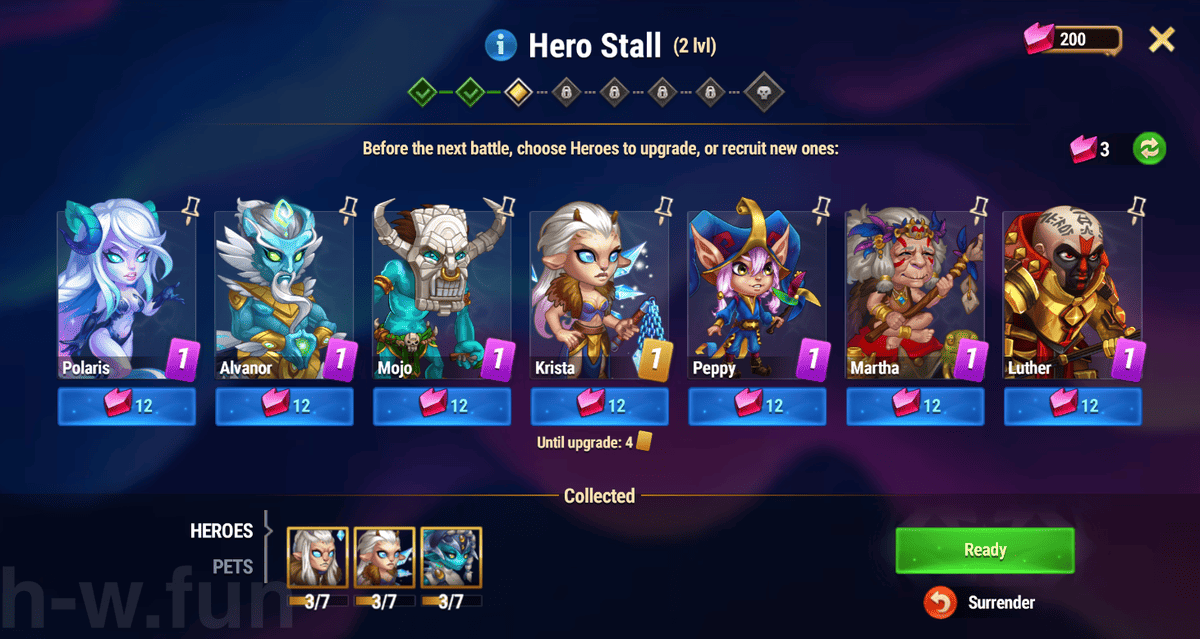The height and width of the screenshot is (639, 1200).
Task: Surrender the current run
Action: pos(986,603)
